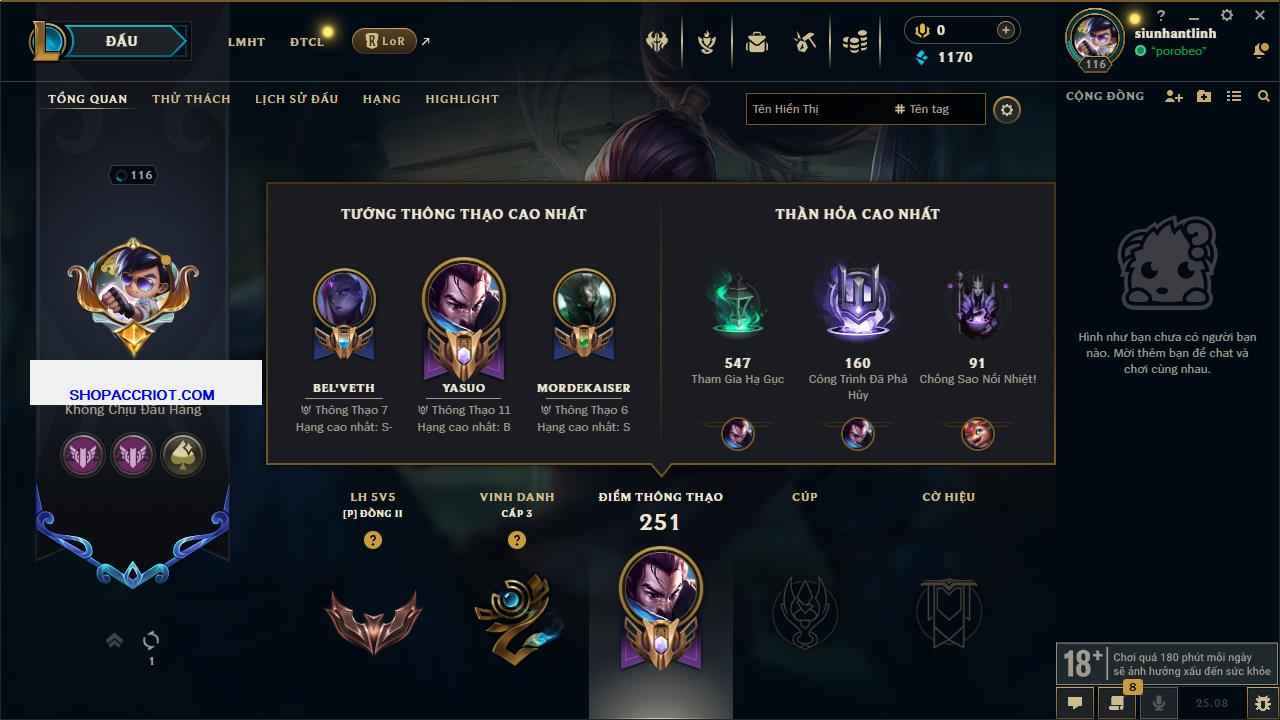Open client settings gear in title bar
Image resolution: width=1280 pixels, height=720 pixels.
pos(1227,15)
